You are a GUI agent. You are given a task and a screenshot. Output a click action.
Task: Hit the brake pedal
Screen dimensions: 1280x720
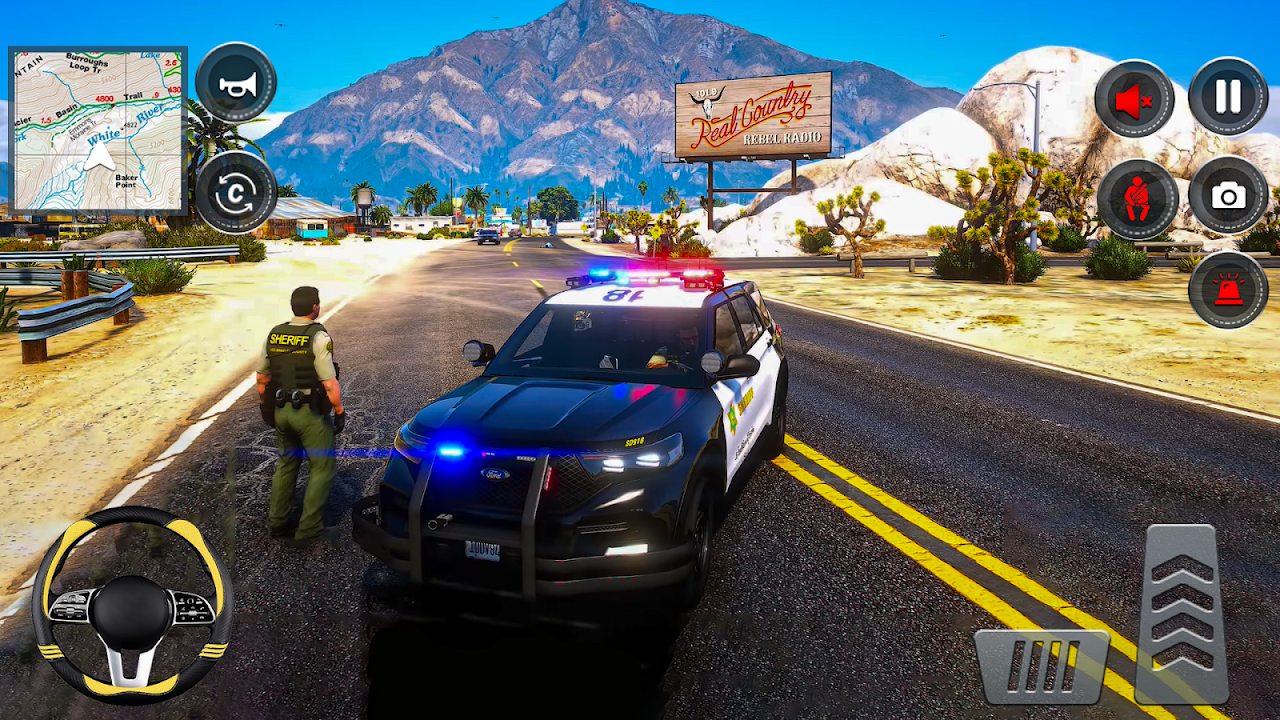1042,666
